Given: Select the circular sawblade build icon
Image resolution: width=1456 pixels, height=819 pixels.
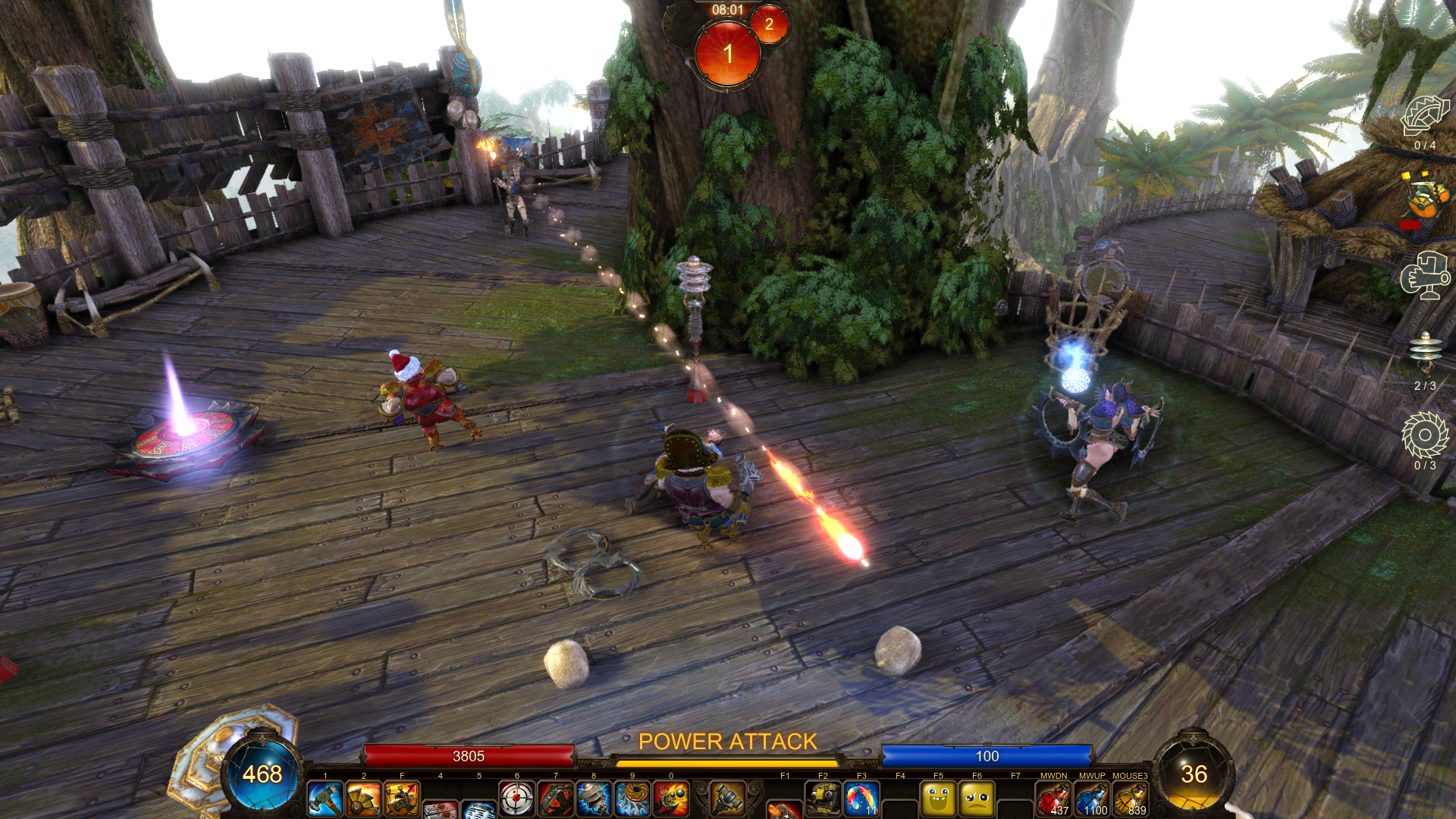Looking at the screenshot, I should 1424,436.
